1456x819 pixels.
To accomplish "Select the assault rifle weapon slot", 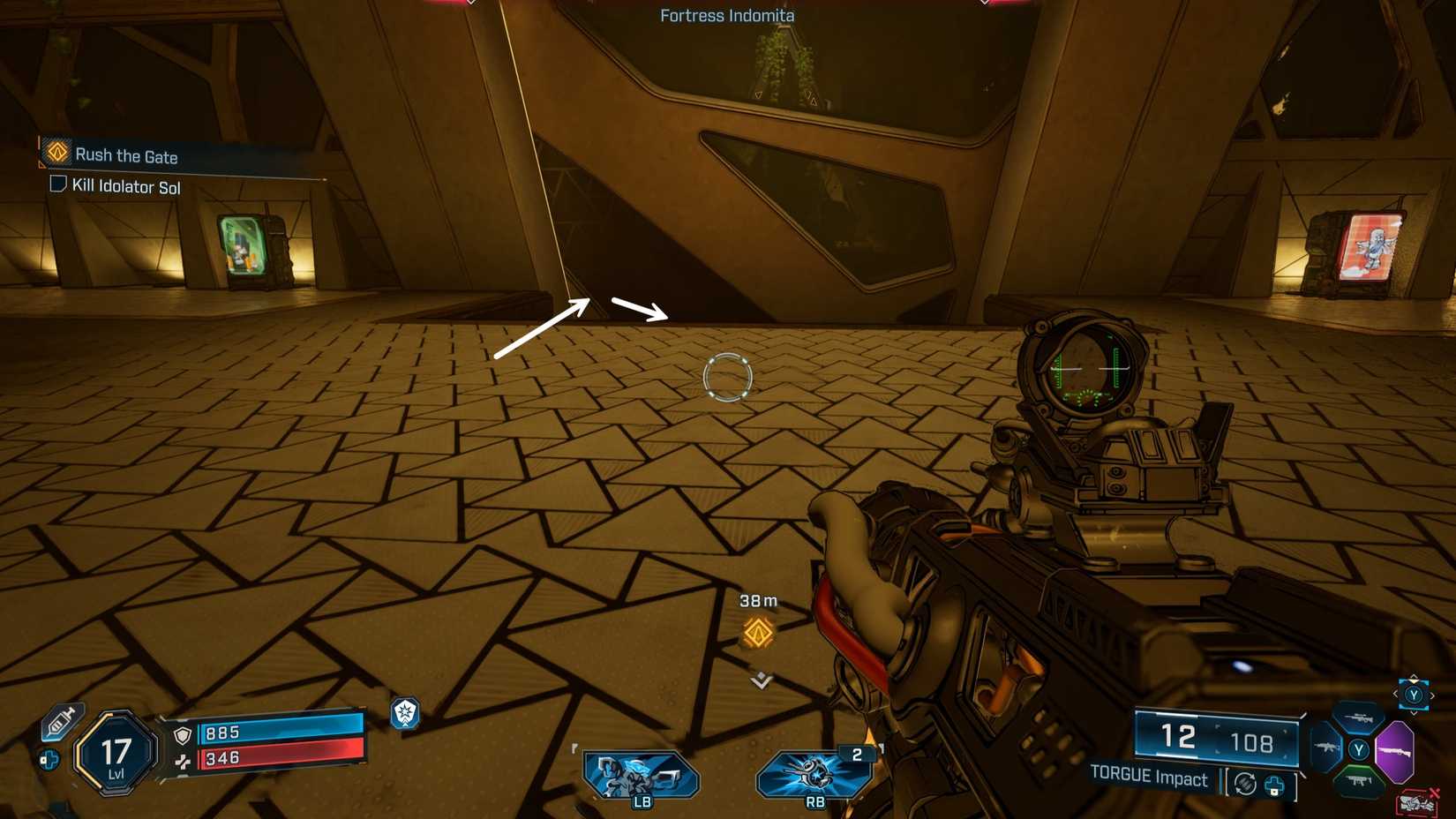I will (1326, 748).
